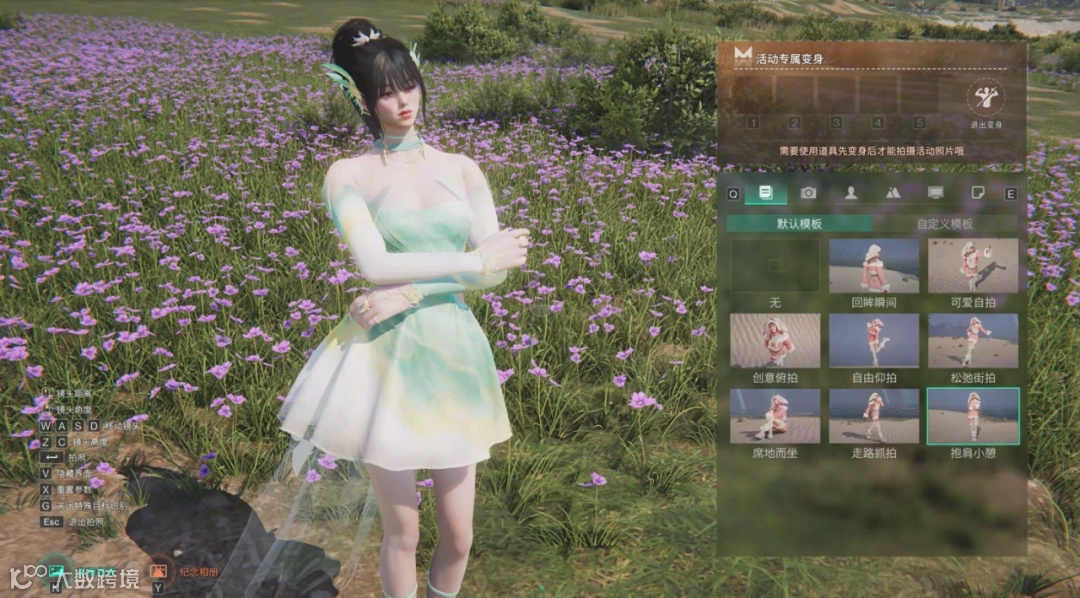Switch to the character silhouette tab
This screenshot has width=1080, height=598.
coord(851,192)
